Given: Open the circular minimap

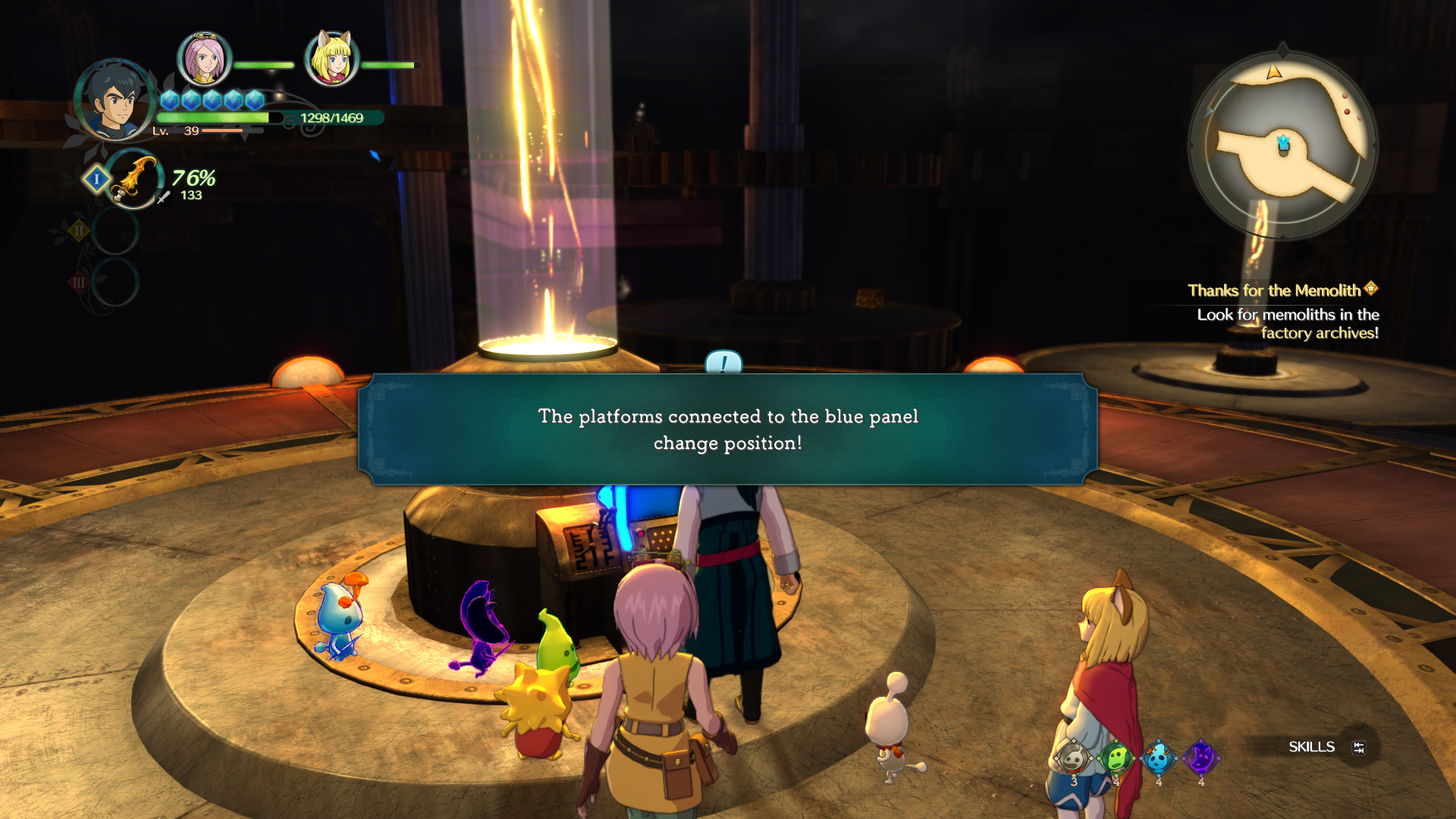Looking at the screenshot, I should pos(1282,145).
